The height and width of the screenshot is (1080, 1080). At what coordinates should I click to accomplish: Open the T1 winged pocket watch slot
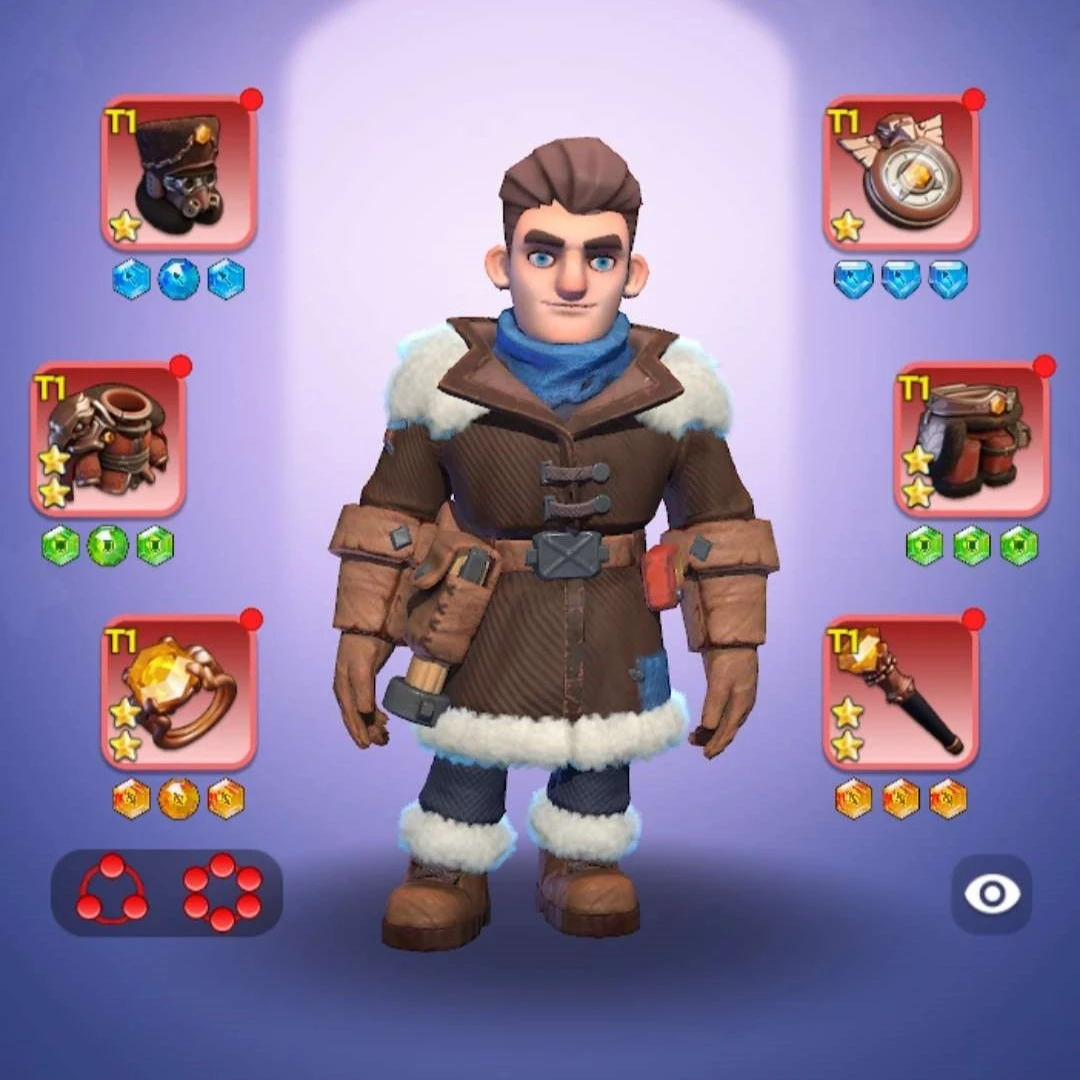(901, 173)
